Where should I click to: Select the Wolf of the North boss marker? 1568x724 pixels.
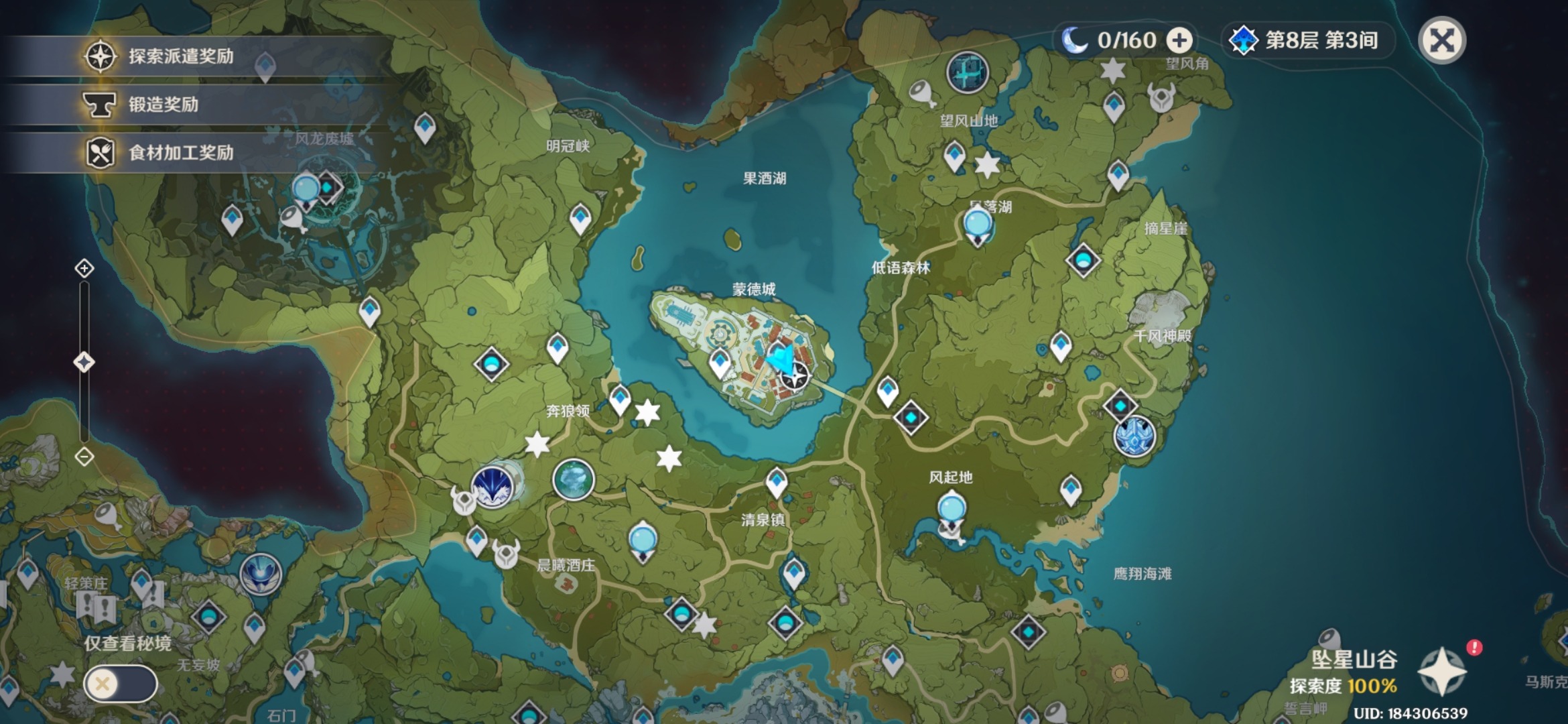pyautogui.click(x=494, y=487)
